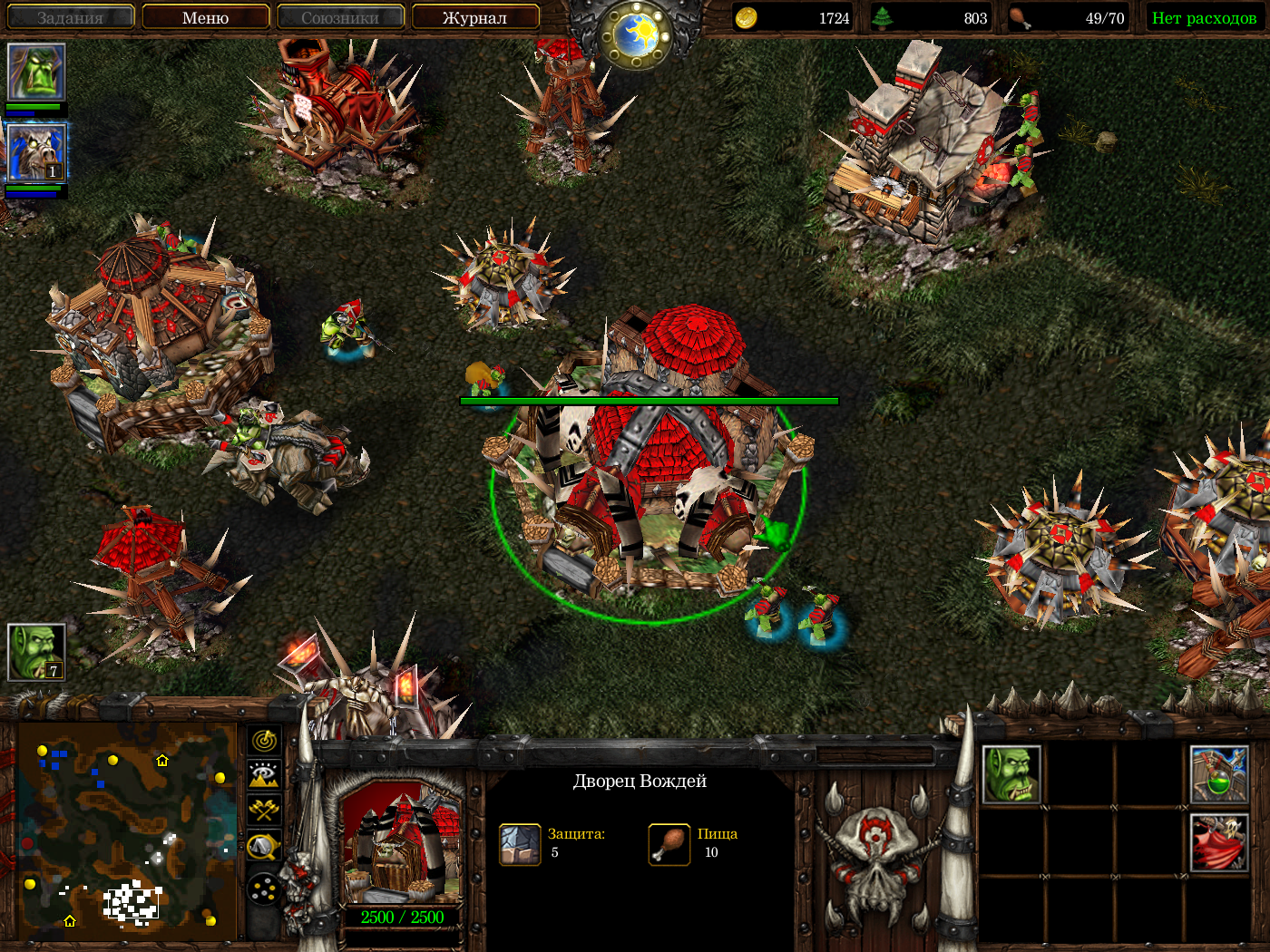This screenshot has height=952, width=1270.
Task: Train a peon from the command card
Action: [1011, 775]
